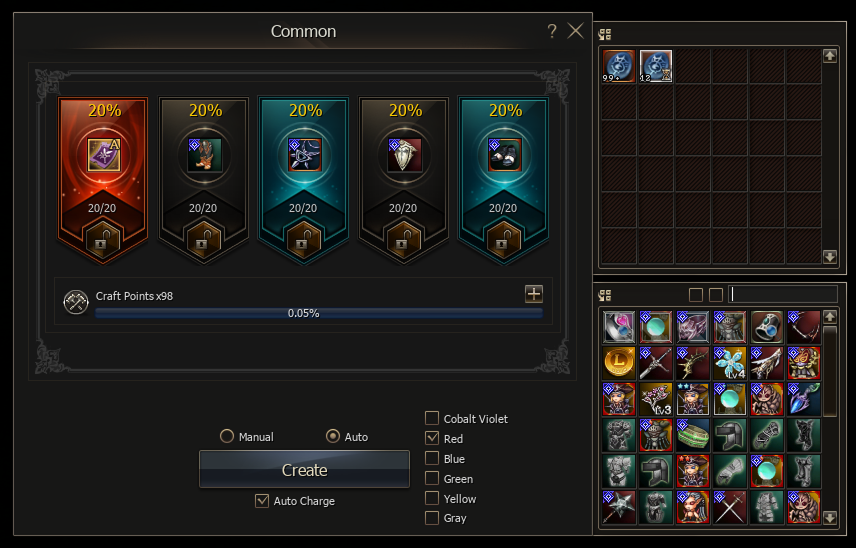Tick the Yellow grade checkbox

[x=432, y=498]
